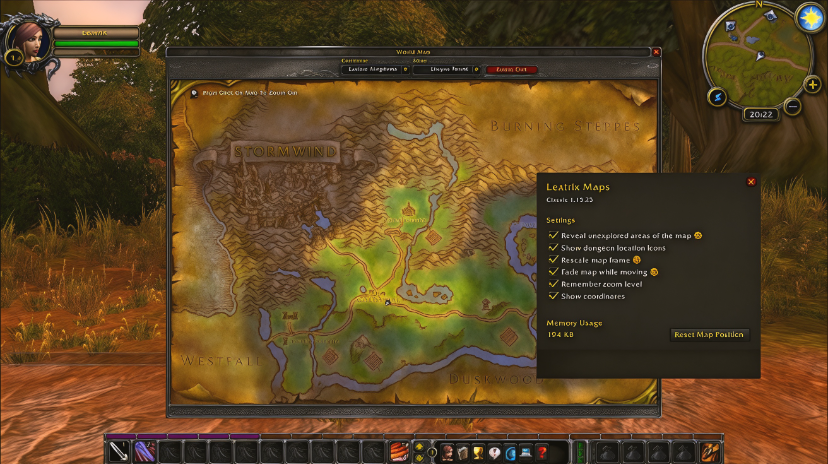Uncheck Show dungeon location icons

[x=553, y=247]
